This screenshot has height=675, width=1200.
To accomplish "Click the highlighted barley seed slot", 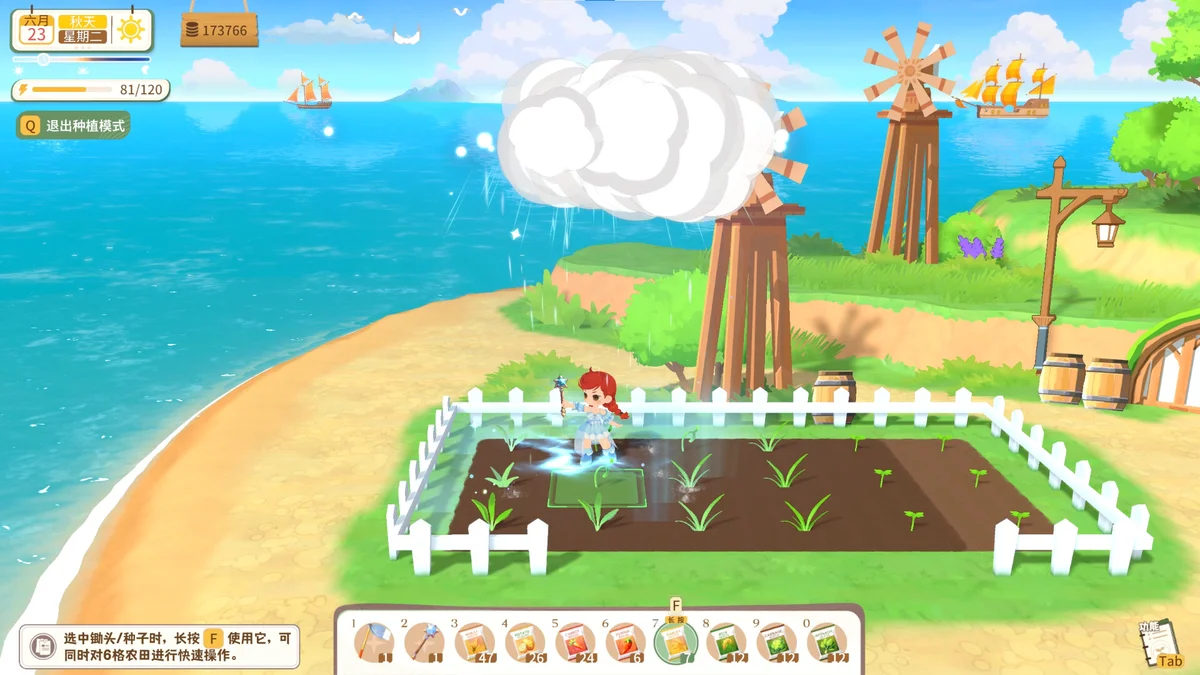I will click(x=676, y=642).
